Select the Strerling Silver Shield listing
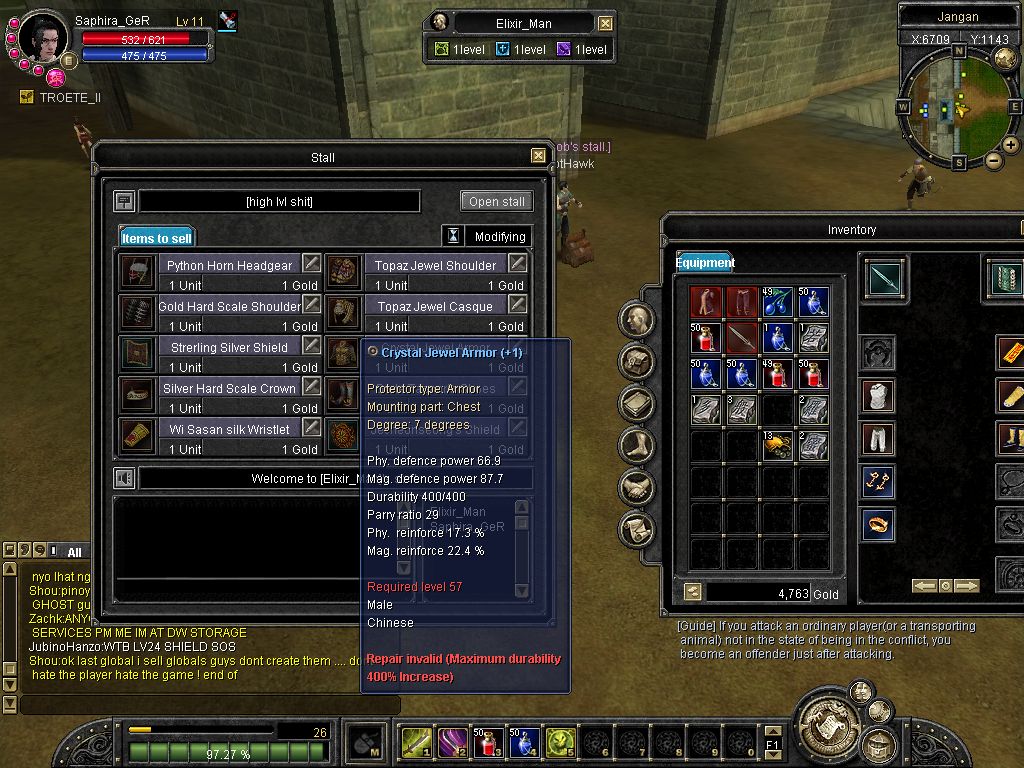The width and height of the screenshot is (1024, 768). pos(229,347)
